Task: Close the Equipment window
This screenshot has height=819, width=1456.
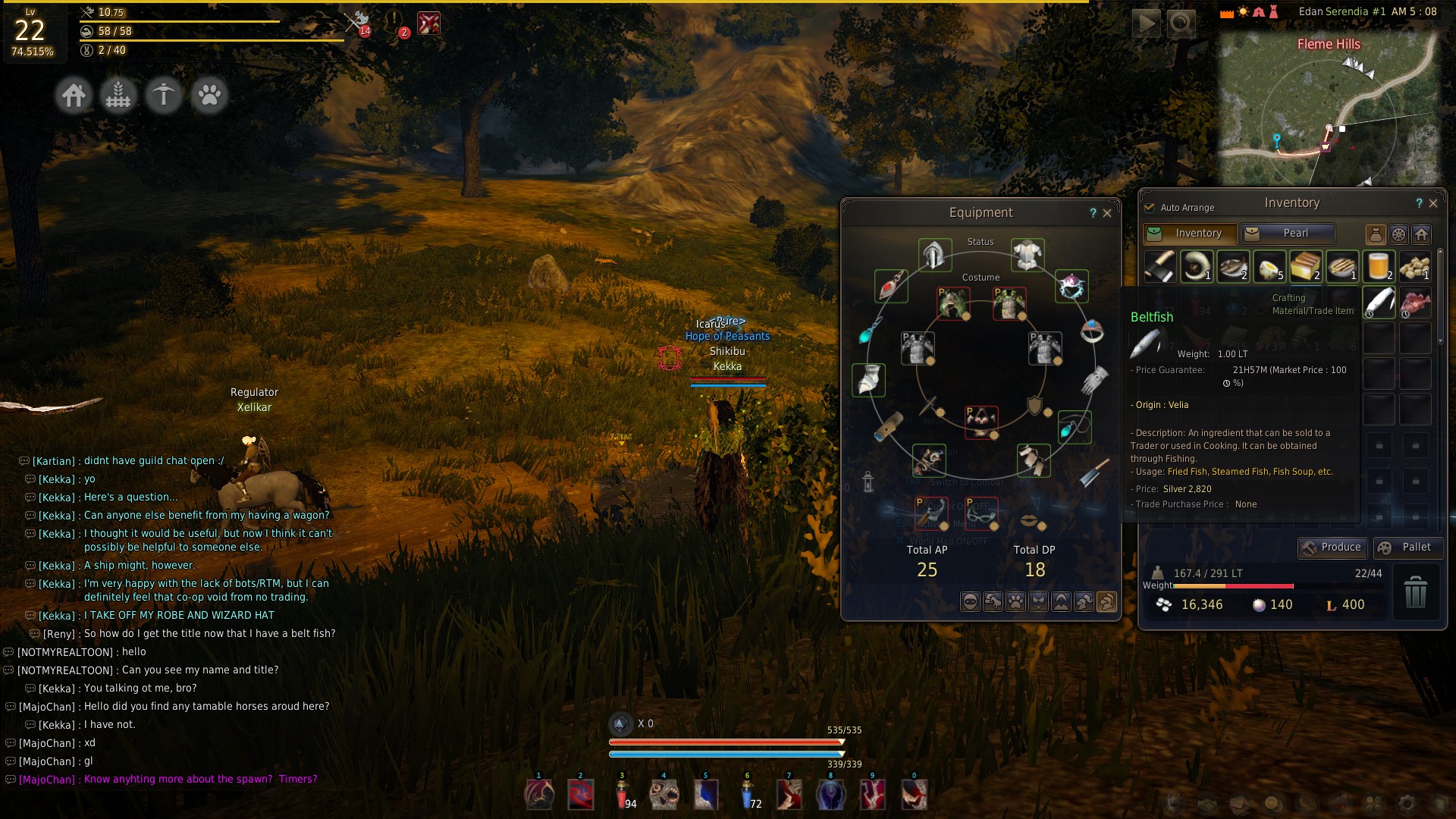Action: [x=1107, y=213]
